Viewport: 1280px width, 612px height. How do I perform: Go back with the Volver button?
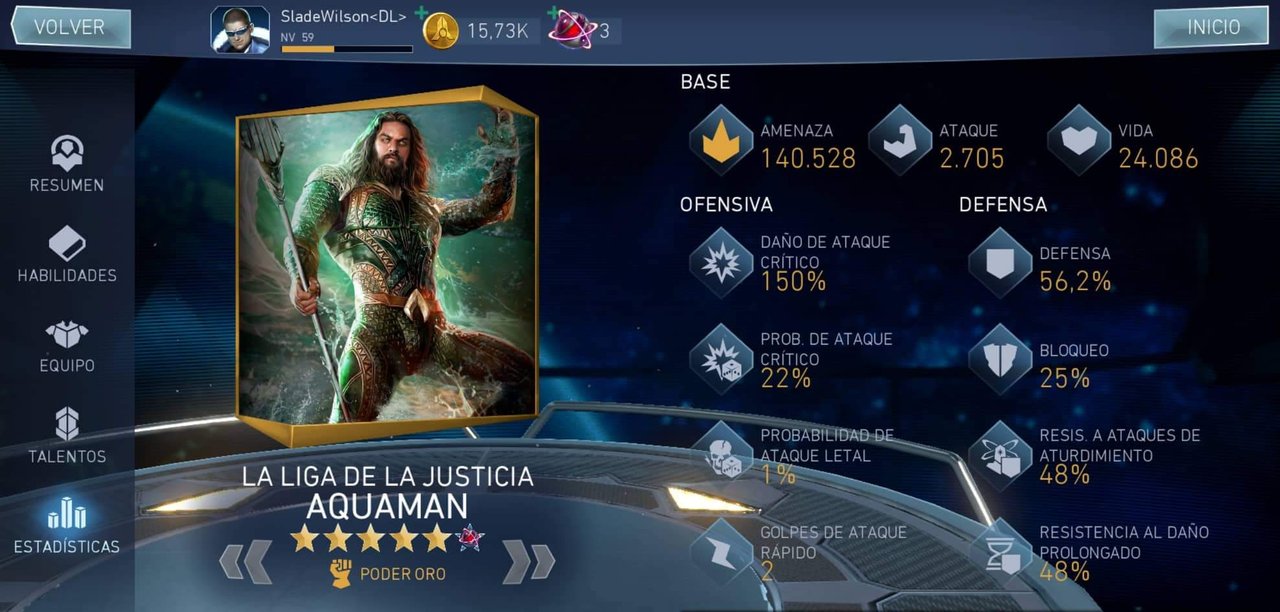[70, 27]
